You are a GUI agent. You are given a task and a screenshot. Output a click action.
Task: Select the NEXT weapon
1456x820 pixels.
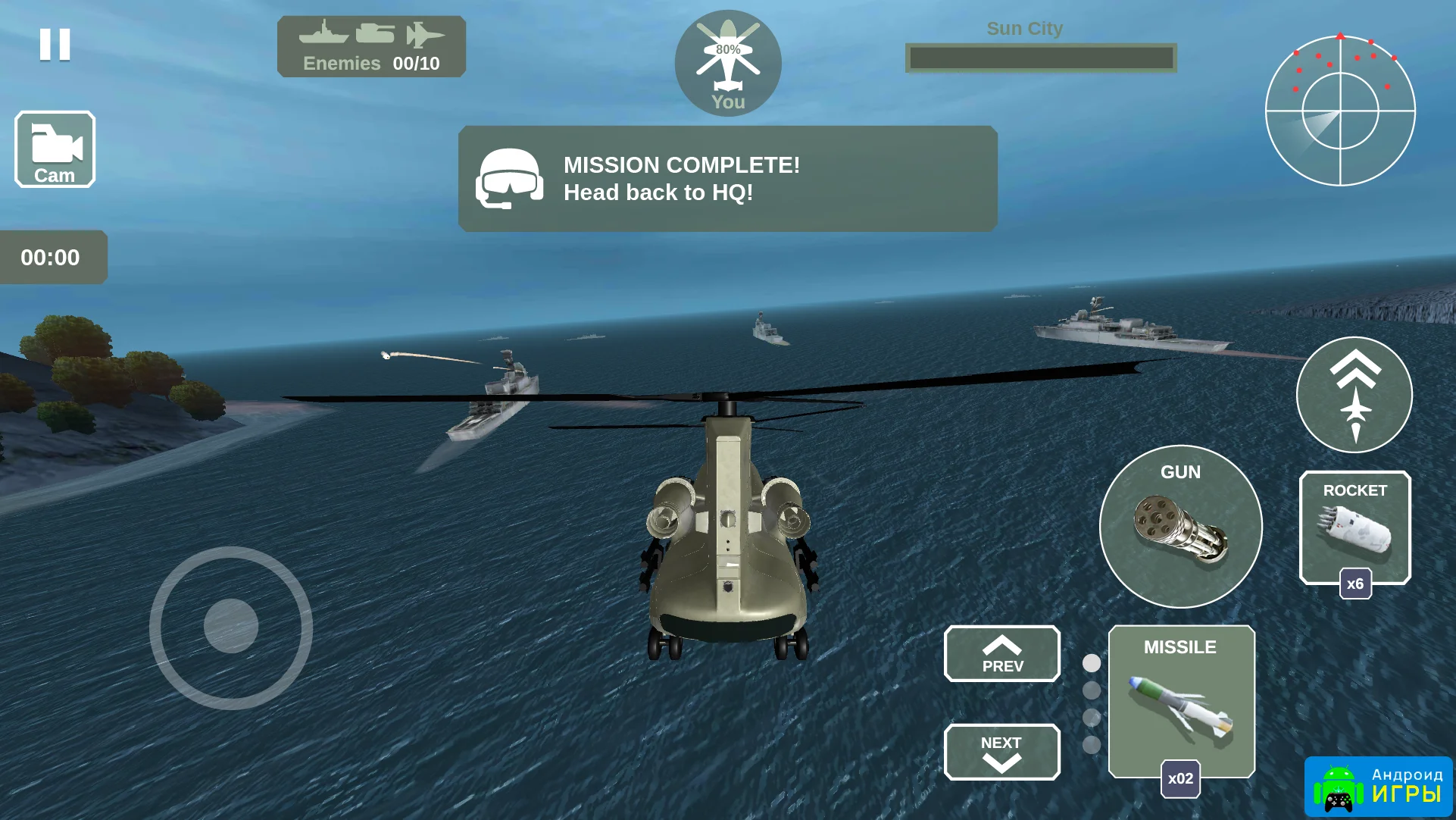[x=1001, y=752]
